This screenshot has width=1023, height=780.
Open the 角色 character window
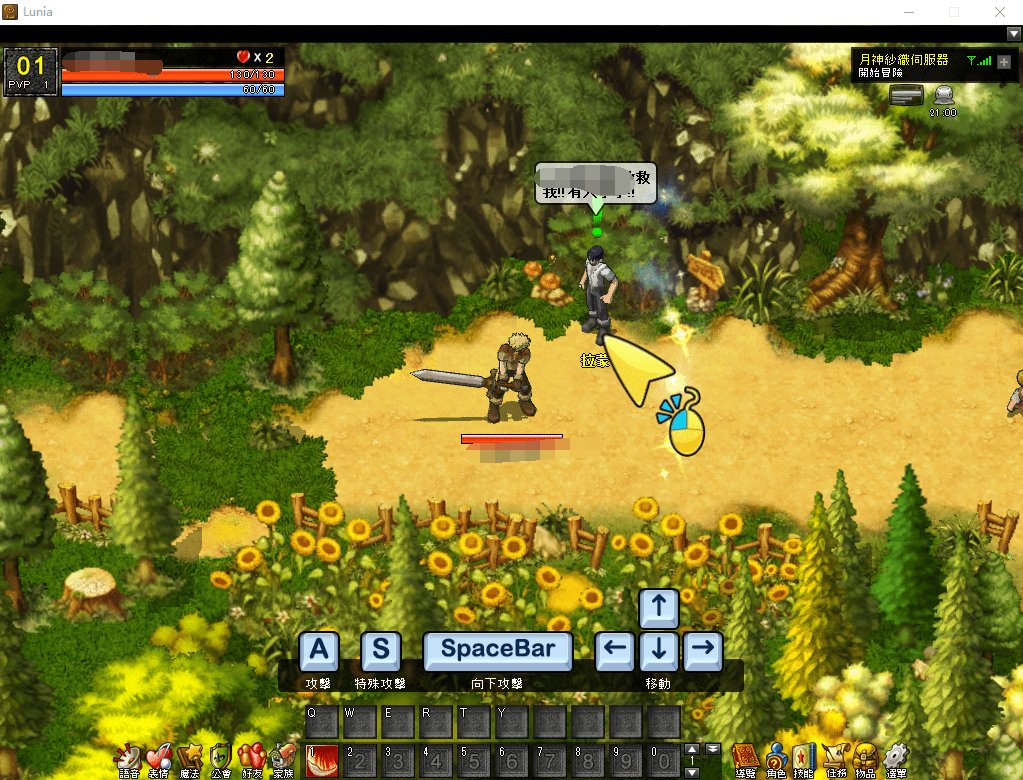coord(776,759)
